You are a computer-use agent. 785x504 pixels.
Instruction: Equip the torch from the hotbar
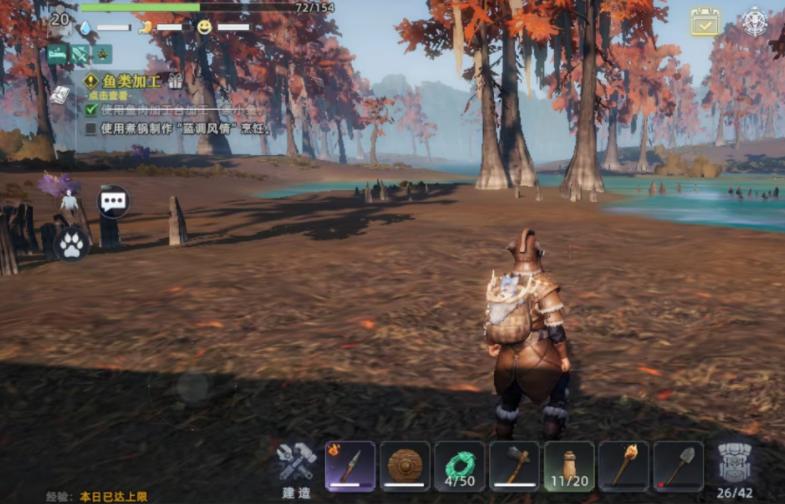(x=624, y=466)
